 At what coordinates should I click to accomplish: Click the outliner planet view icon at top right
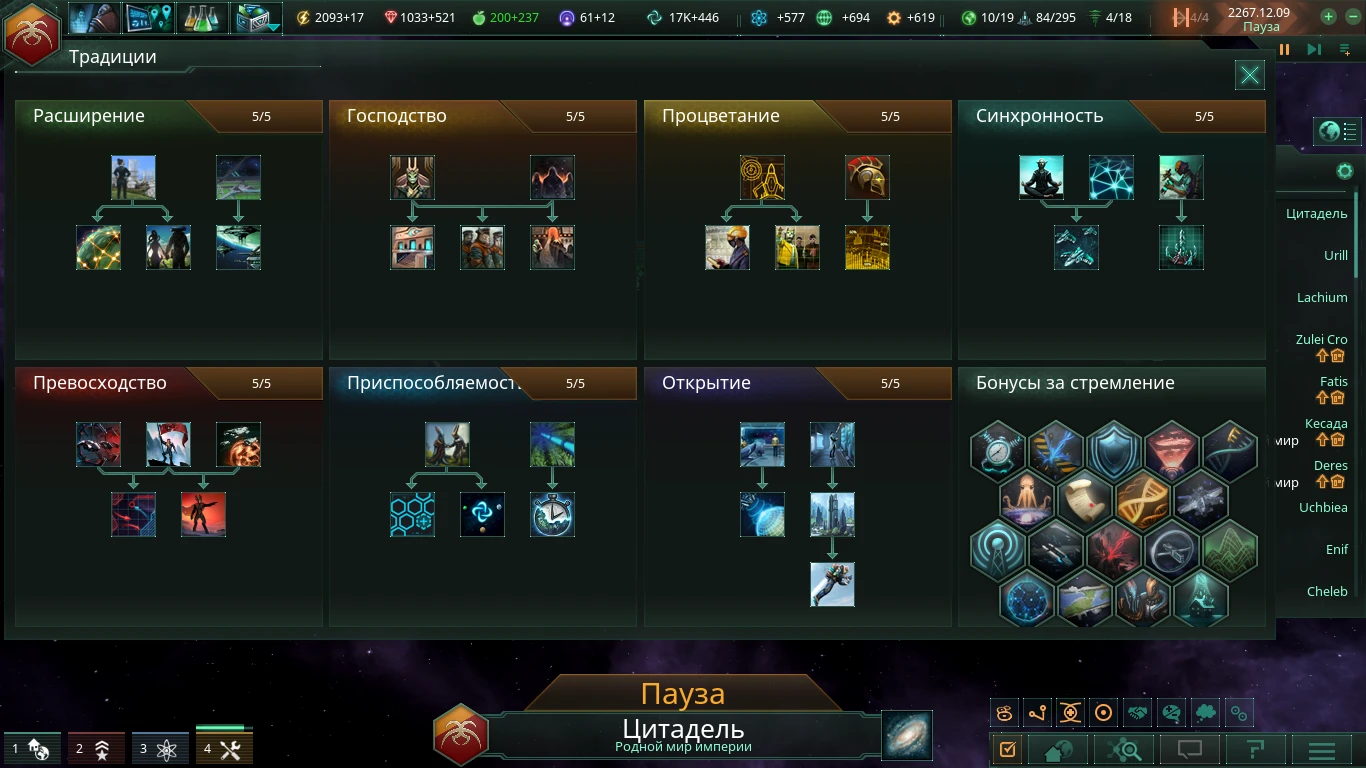click(1330, 131)
